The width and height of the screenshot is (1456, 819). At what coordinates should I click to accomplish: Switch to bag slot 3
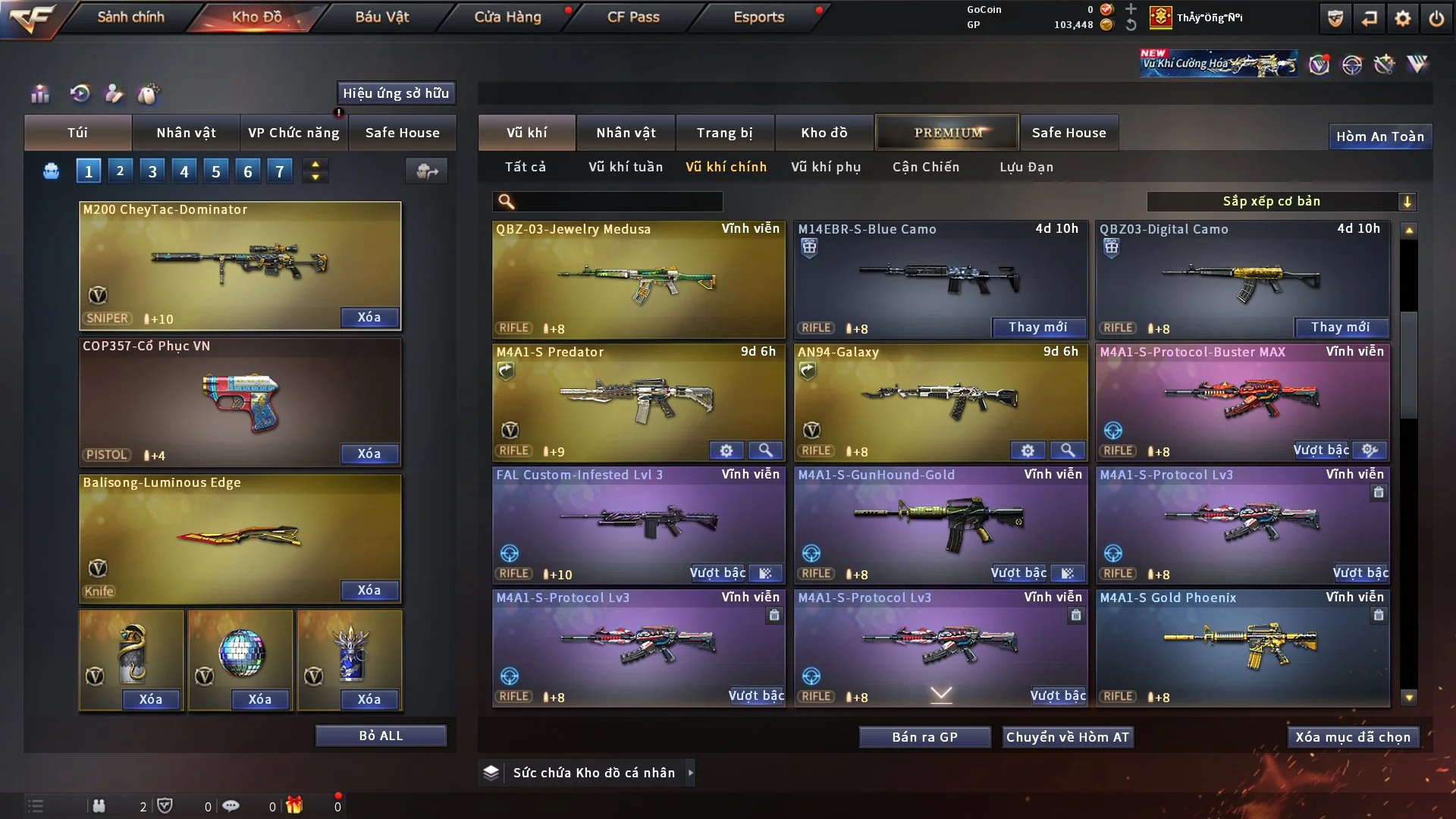[152, 171]
